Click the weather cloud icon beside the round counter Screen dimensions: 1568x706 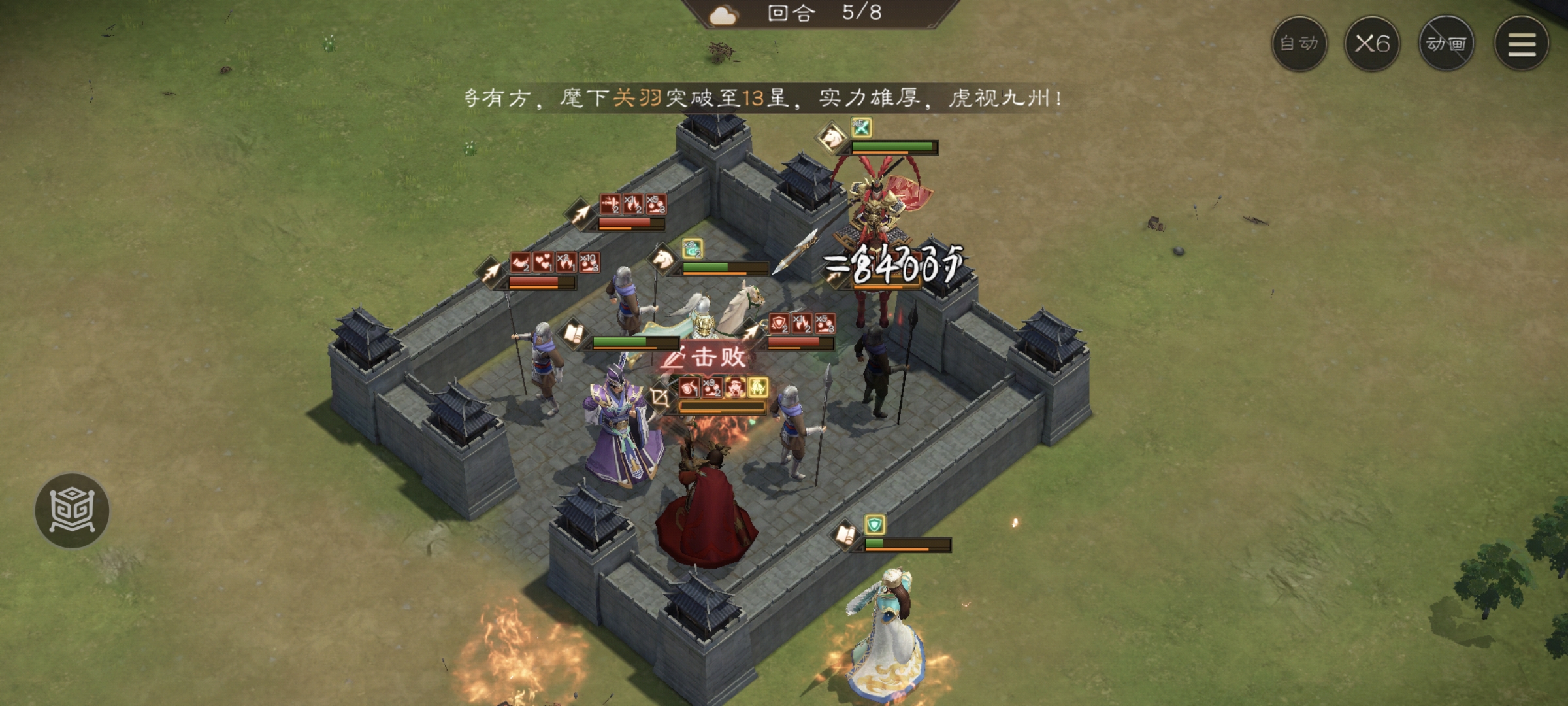pyautogui.click(x=725, y=16)
